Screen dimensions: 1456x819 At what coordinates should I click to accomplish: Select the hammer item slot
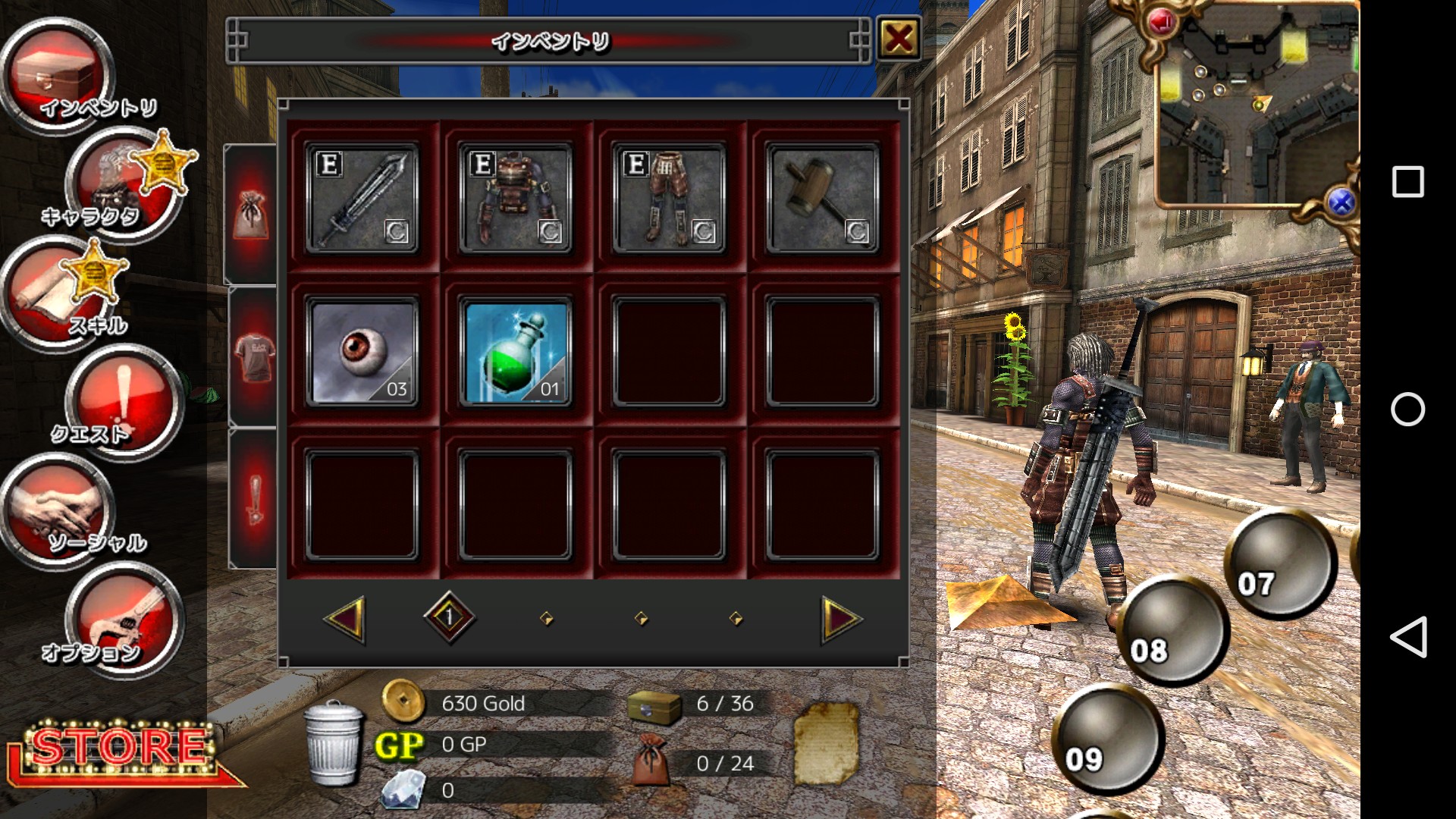pos(823,199)
